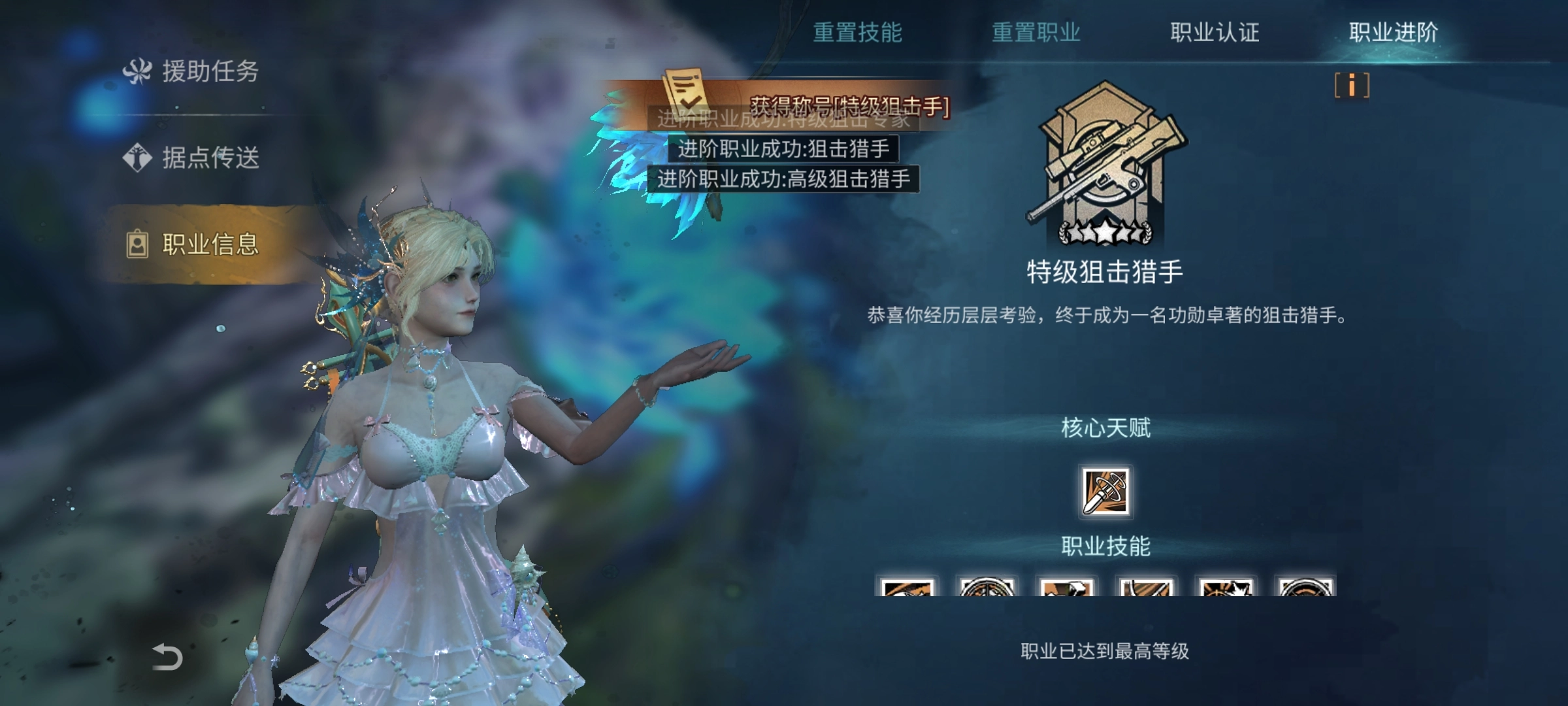Click the 据点传送 teleport sidebar icon
The height and width of the screenshot is (706, 1568).
tap(137, 157)
